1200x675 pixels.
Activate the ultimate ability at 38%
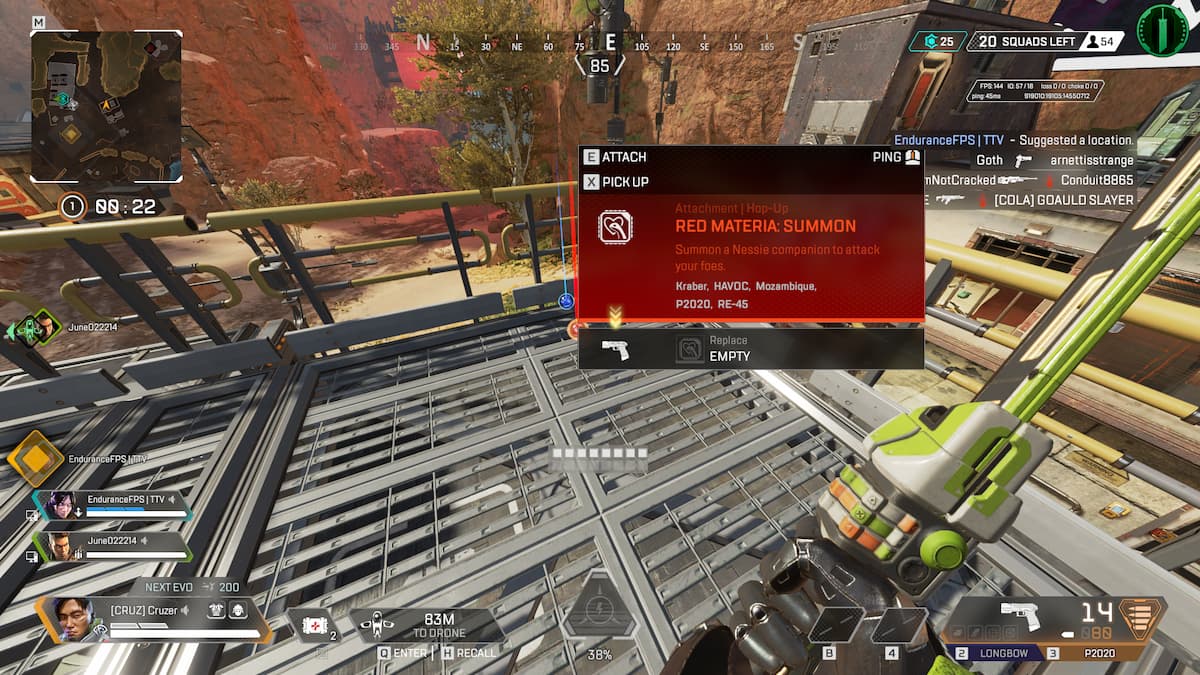[x=598, y=610]
